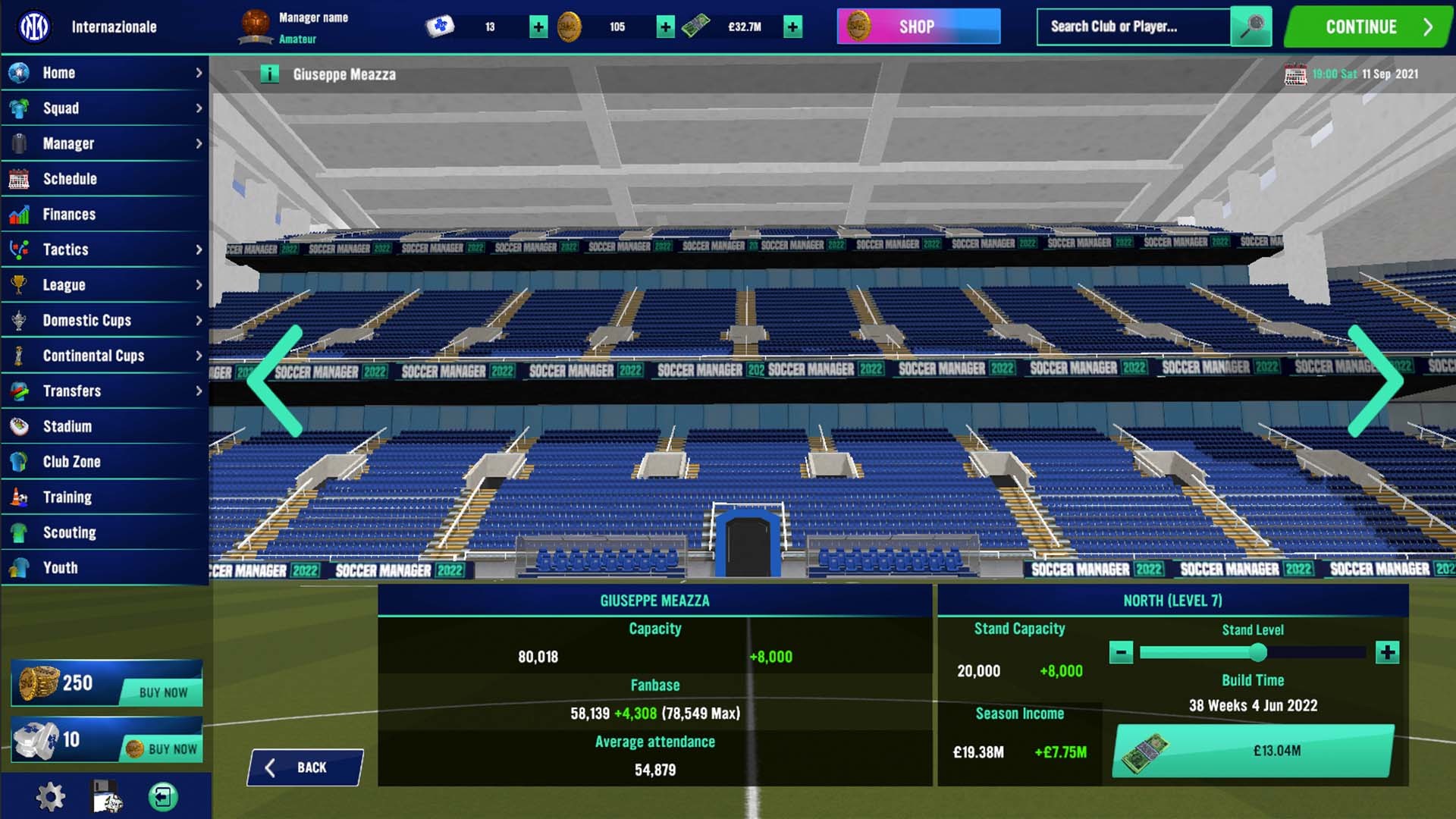The height and width of the screenshot is (819, 1456).
Task: Select the Tactics sidebar icon
Action: (x=19, y=249)
